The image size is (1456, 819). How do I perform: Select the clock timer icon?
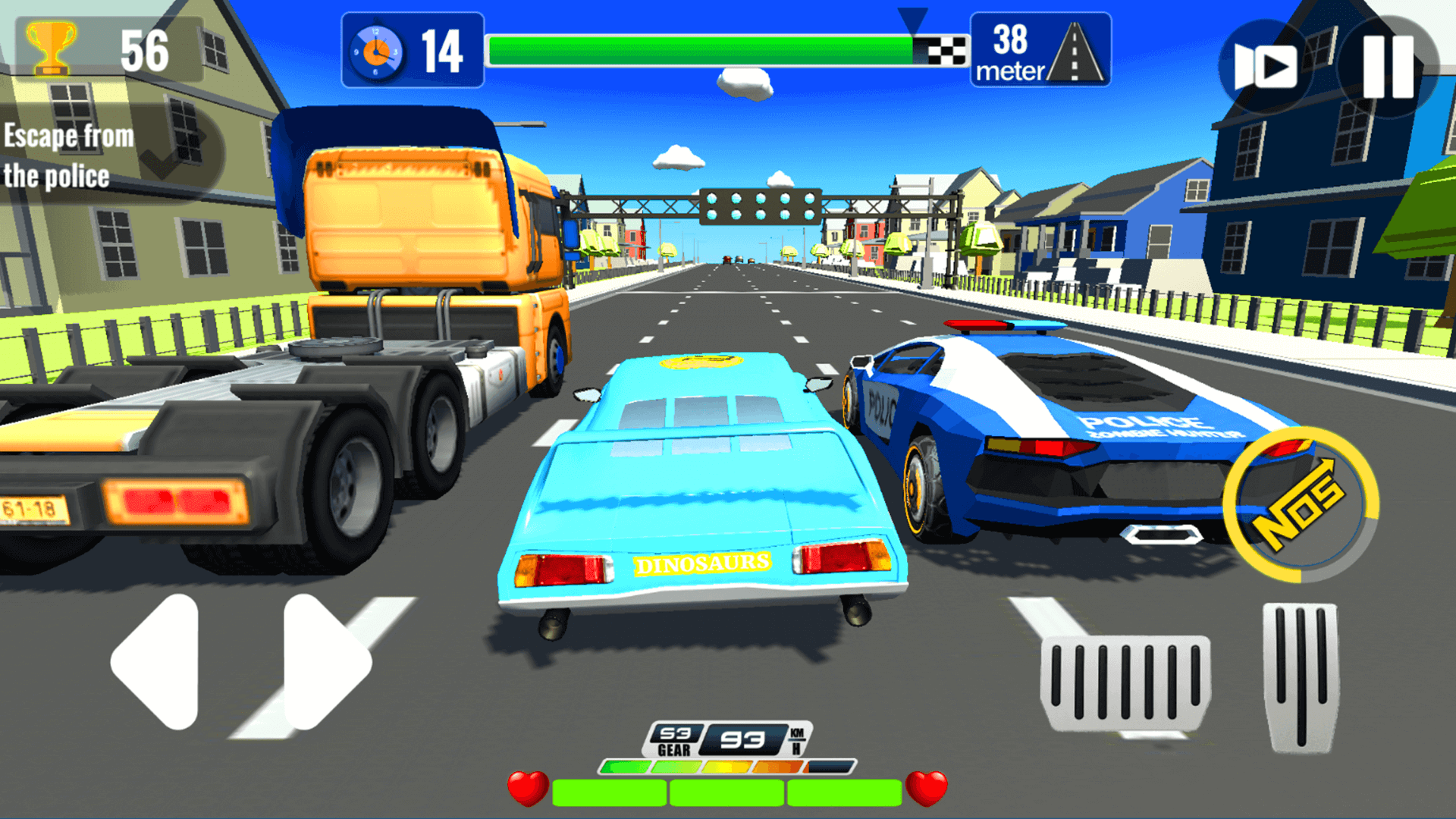[378, 51]
